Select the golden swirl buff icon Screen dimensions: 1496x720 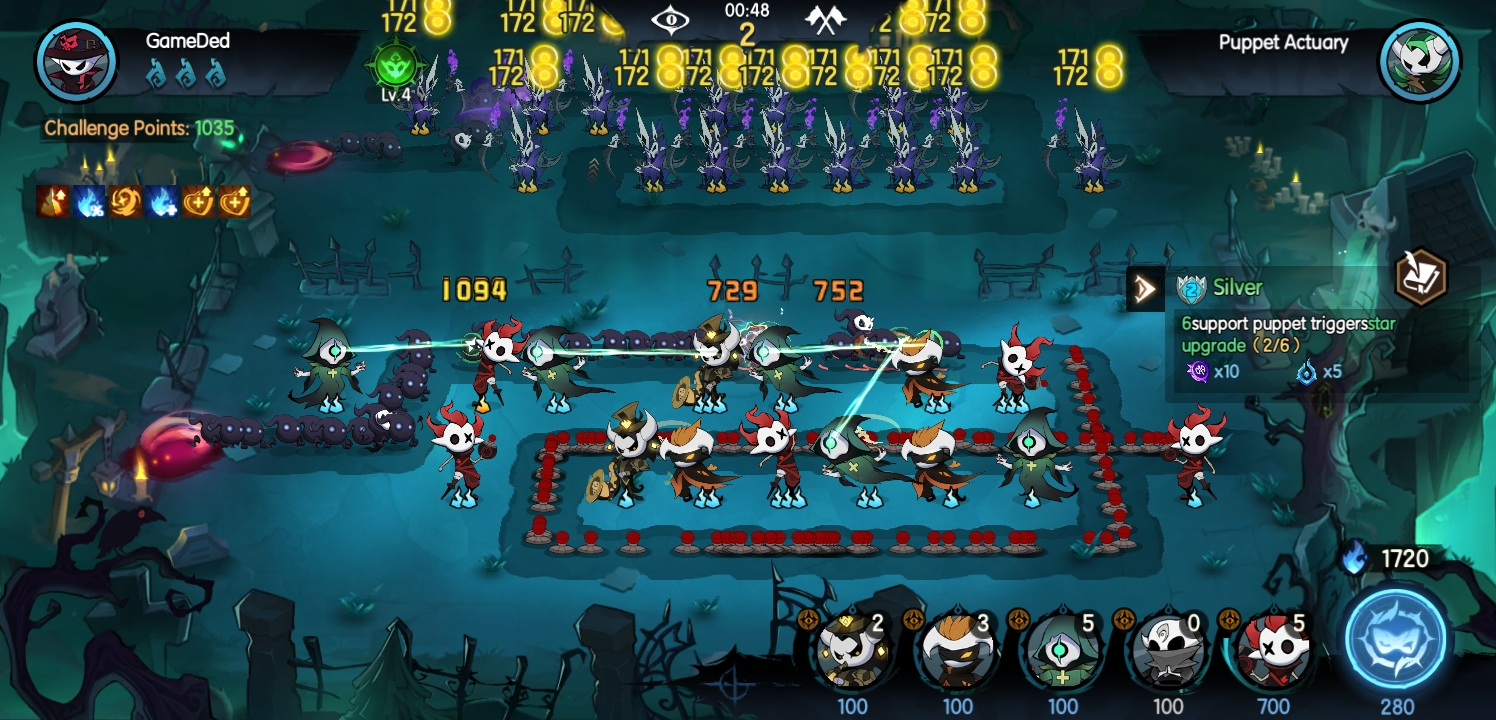click(x=126, y=202)
